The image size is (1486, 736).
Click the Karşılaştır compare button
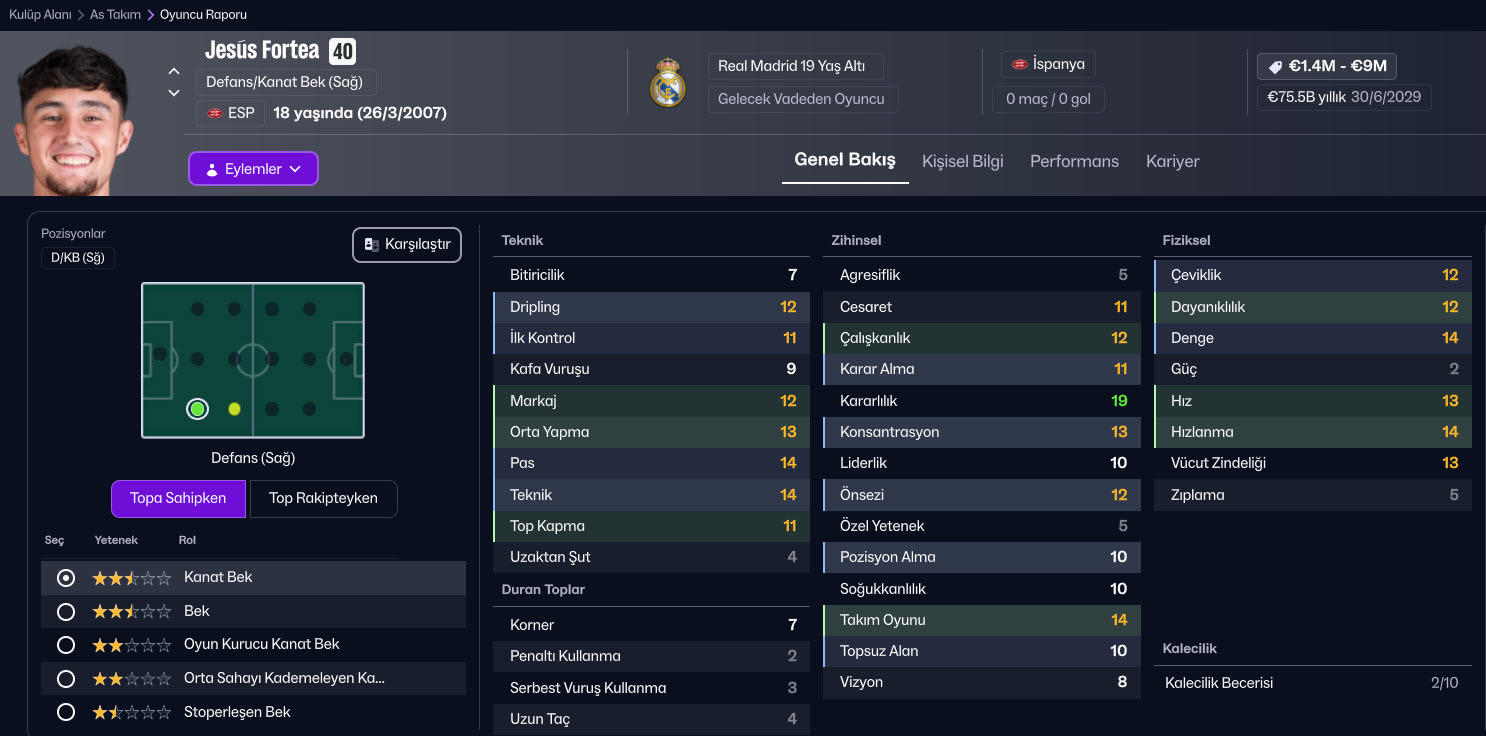pos(407,244)
